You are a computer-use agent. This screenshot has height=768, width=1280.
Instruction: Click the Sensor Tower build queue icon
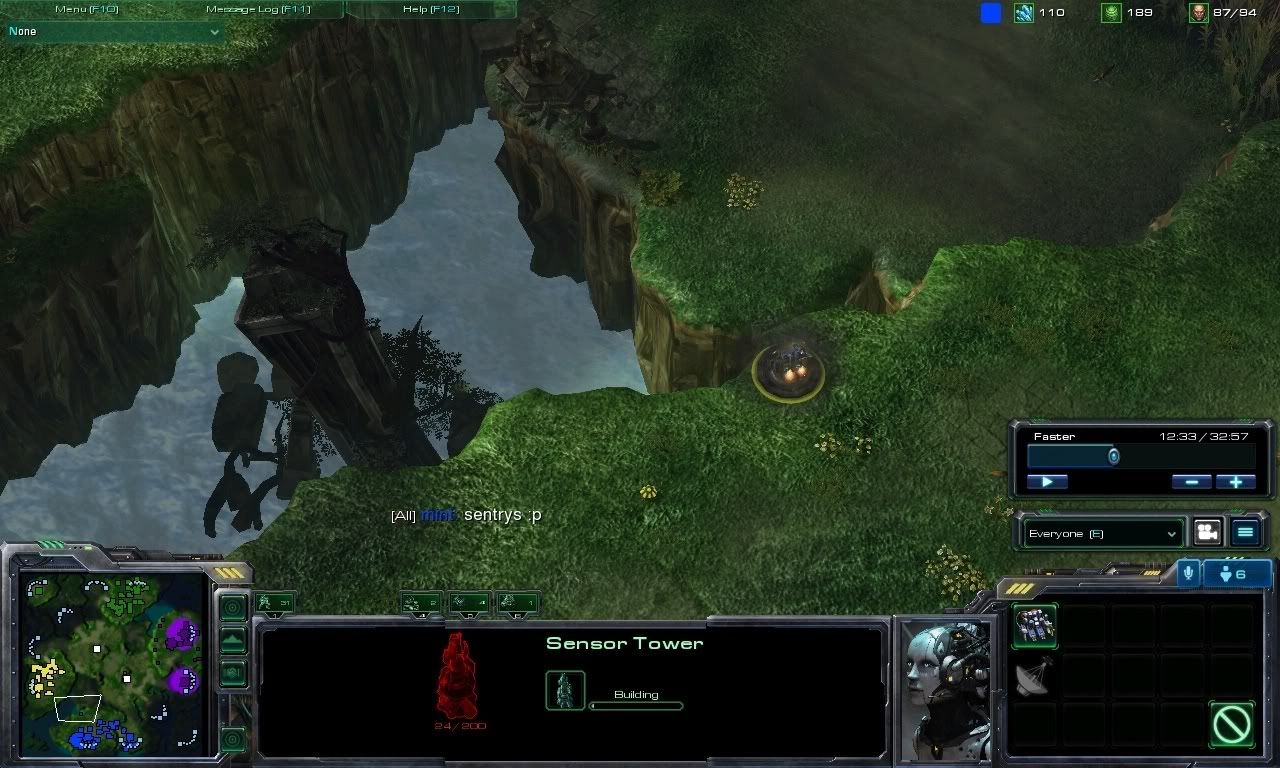(x=565, y=691)
